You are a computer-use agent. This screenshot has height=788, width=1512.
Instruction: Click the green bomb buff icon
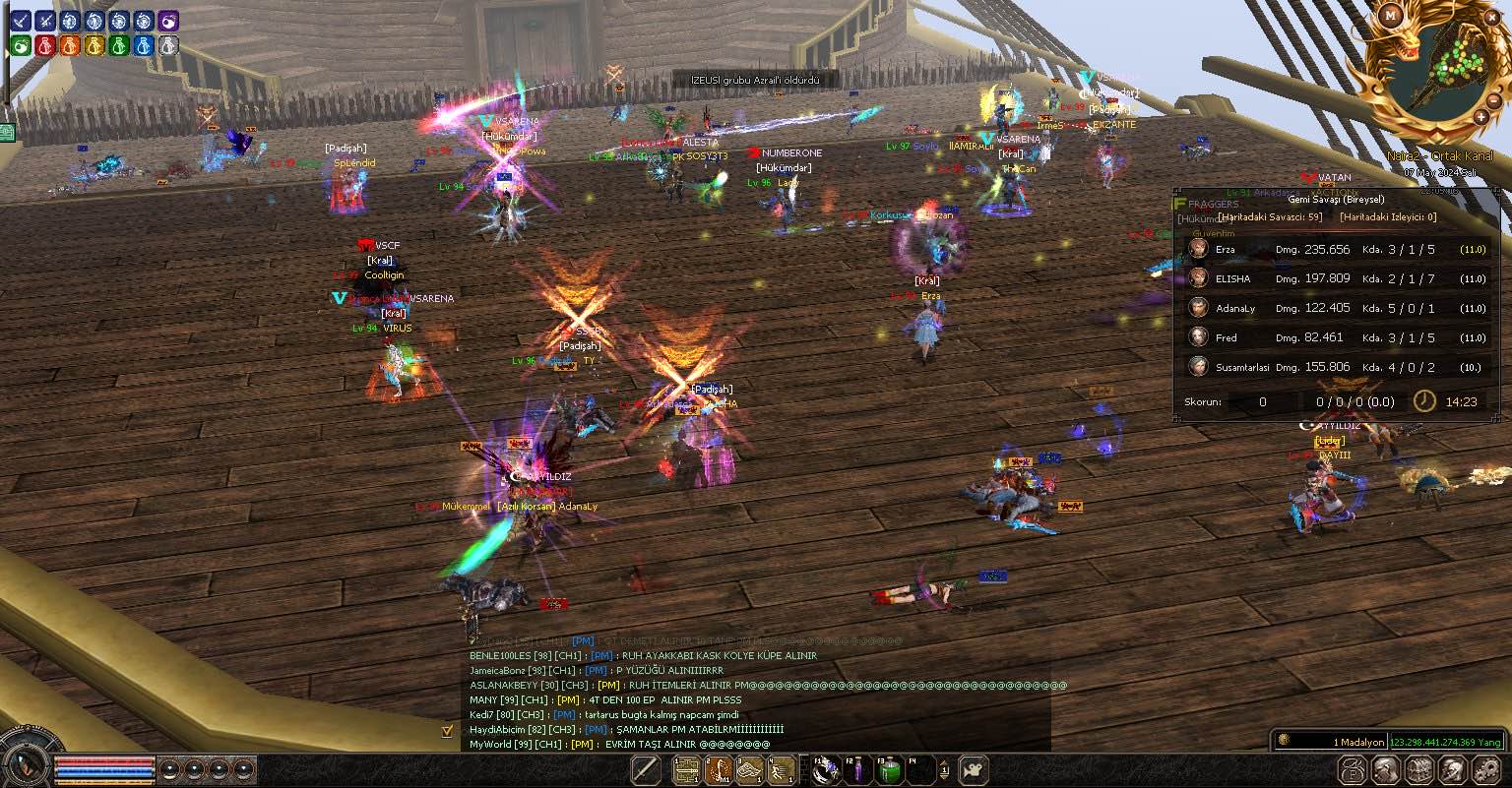pos(21,45)
